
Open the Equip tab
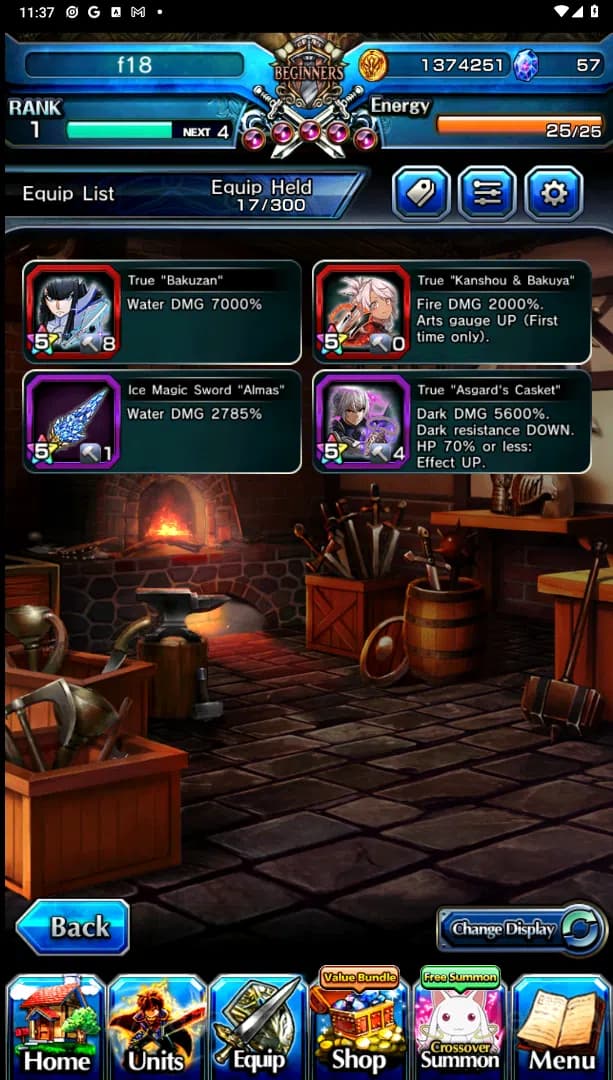coord(257,1027)
